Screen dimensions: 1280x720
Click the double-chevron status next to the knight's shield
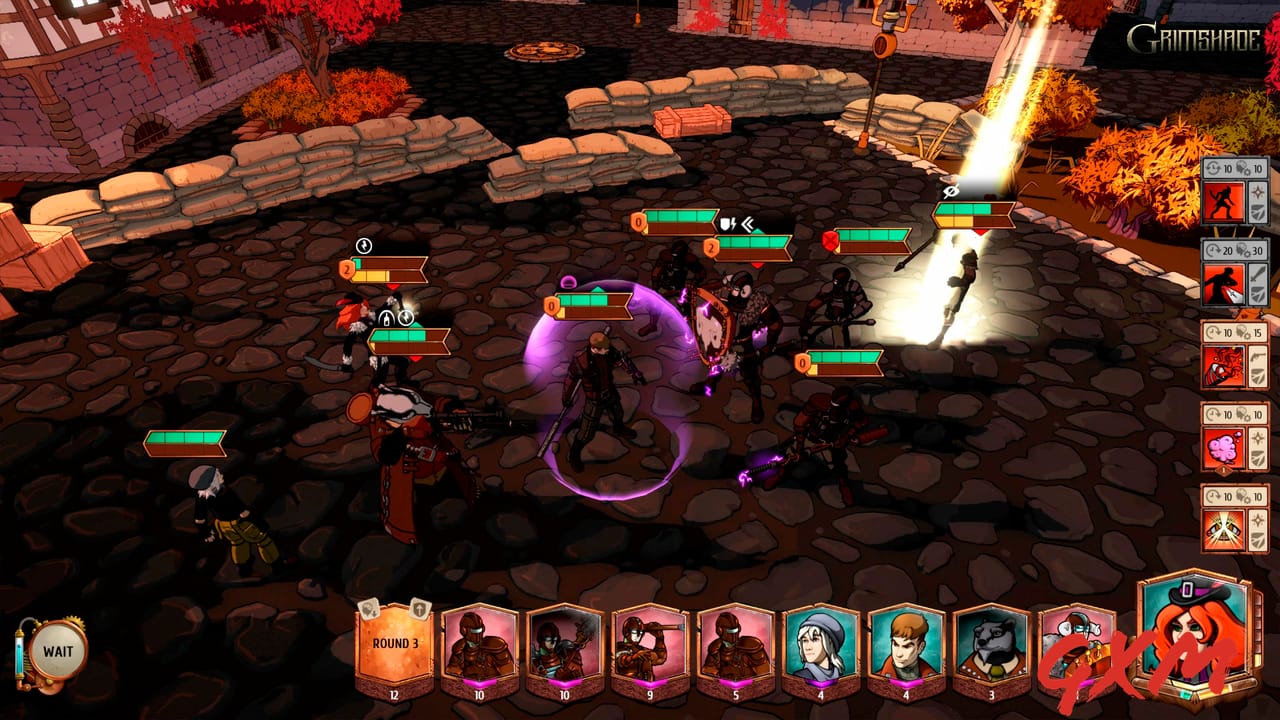coord(747,222)
